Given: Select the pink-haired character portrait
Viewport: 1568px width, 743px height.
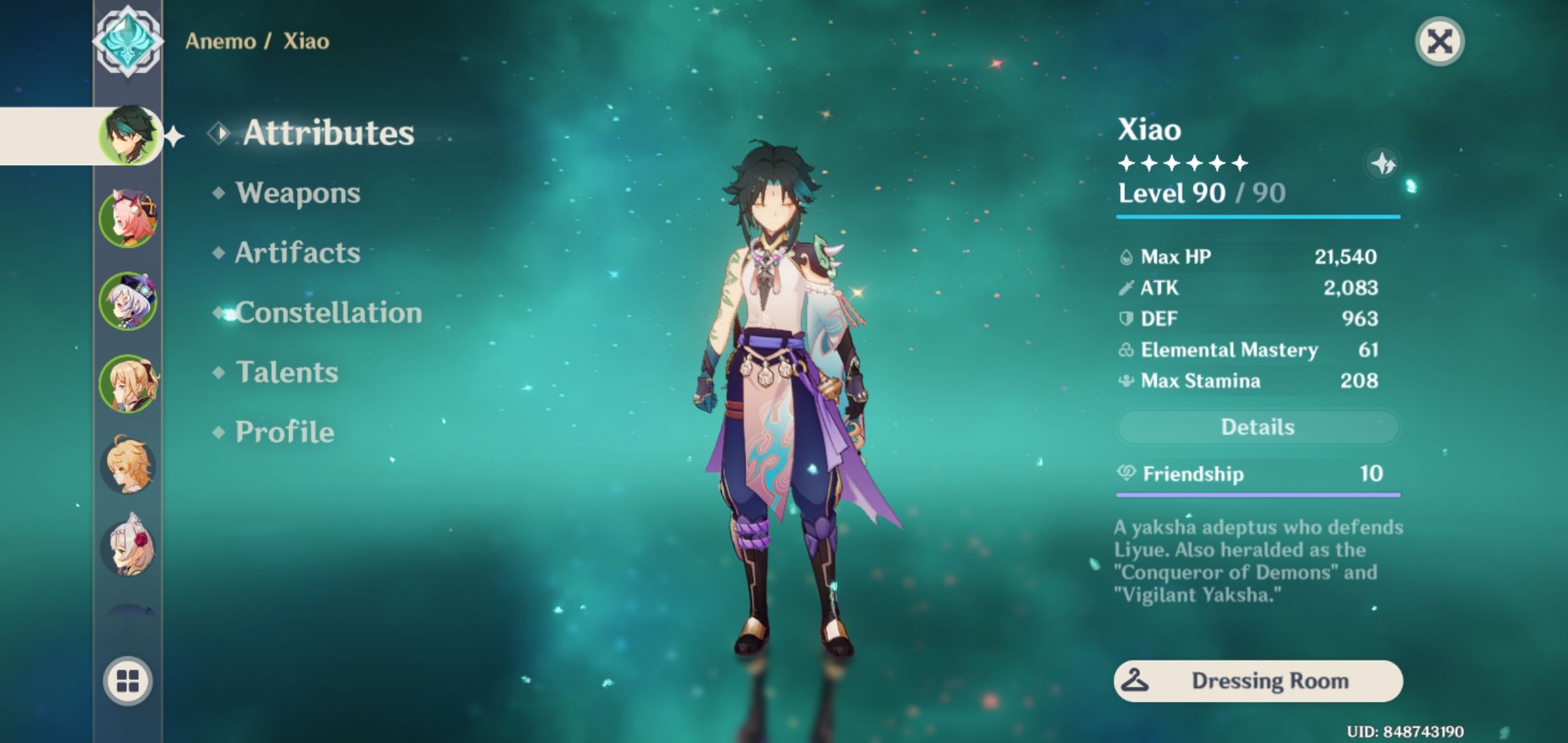Looking at the screenshot, I should (x=128, y=218).
